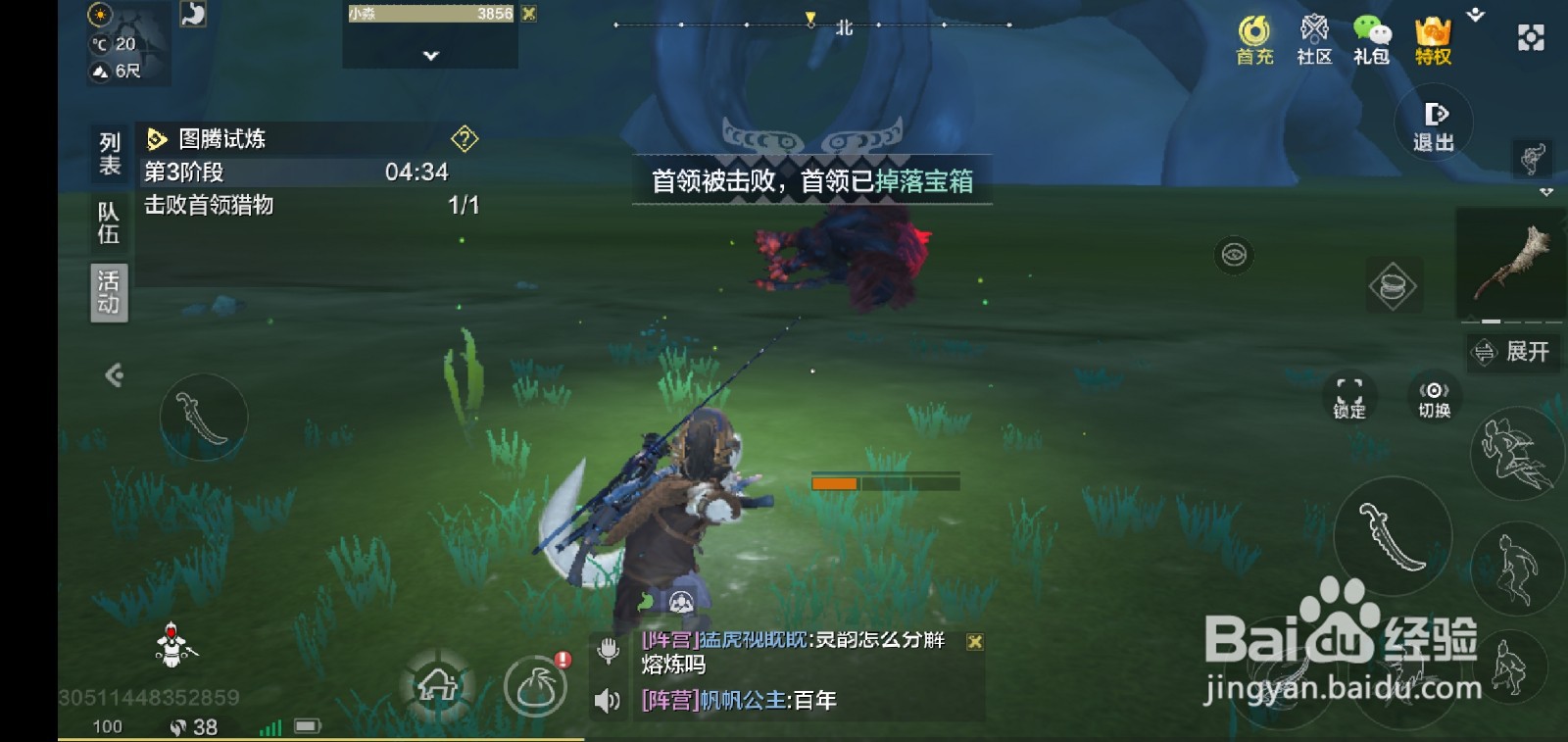
Task: Toggle the chat speaker volume icon
Action: [x=608, y=700]
